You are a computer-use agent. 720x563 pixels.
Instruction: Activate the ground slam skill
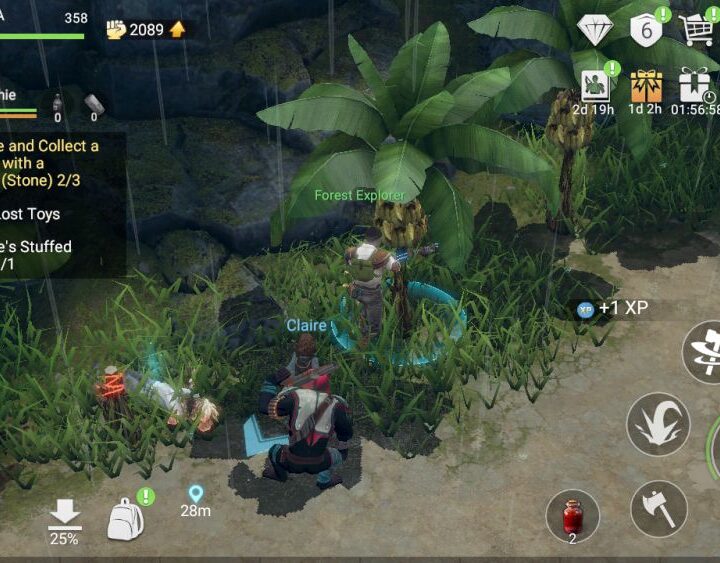[x=657, y=424]
